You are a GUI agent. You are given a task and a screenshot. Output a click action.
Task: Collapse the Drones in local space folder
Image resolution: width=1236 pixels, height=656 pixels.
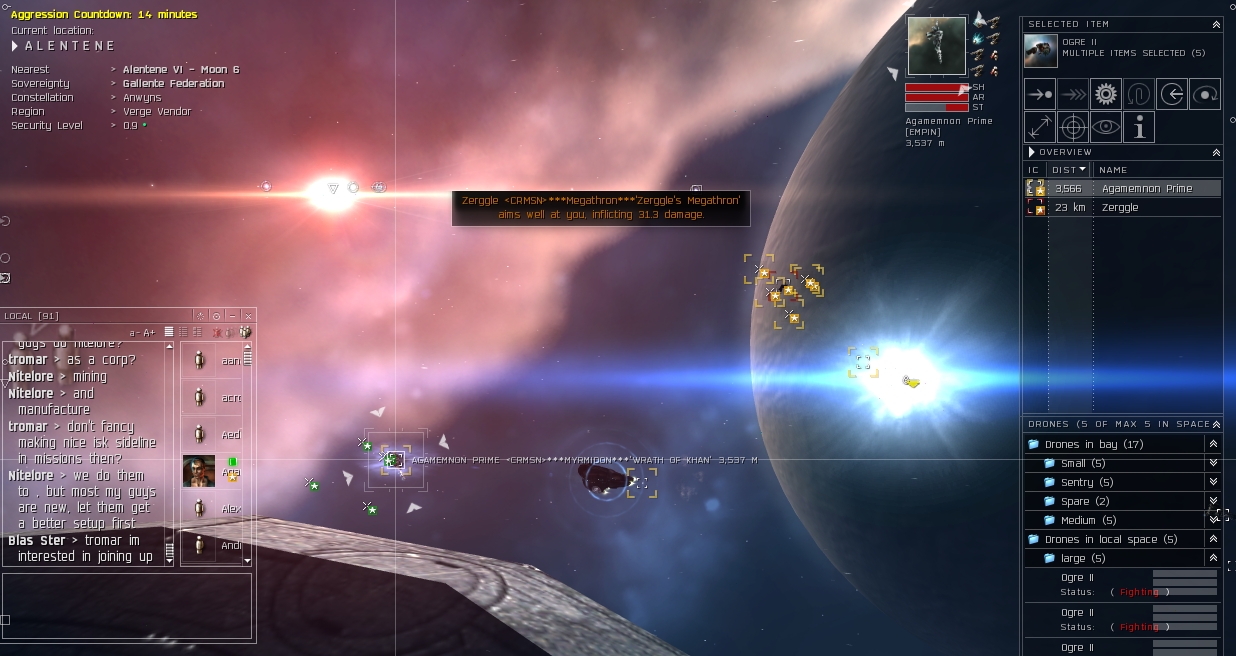(x=1213, y=539)
